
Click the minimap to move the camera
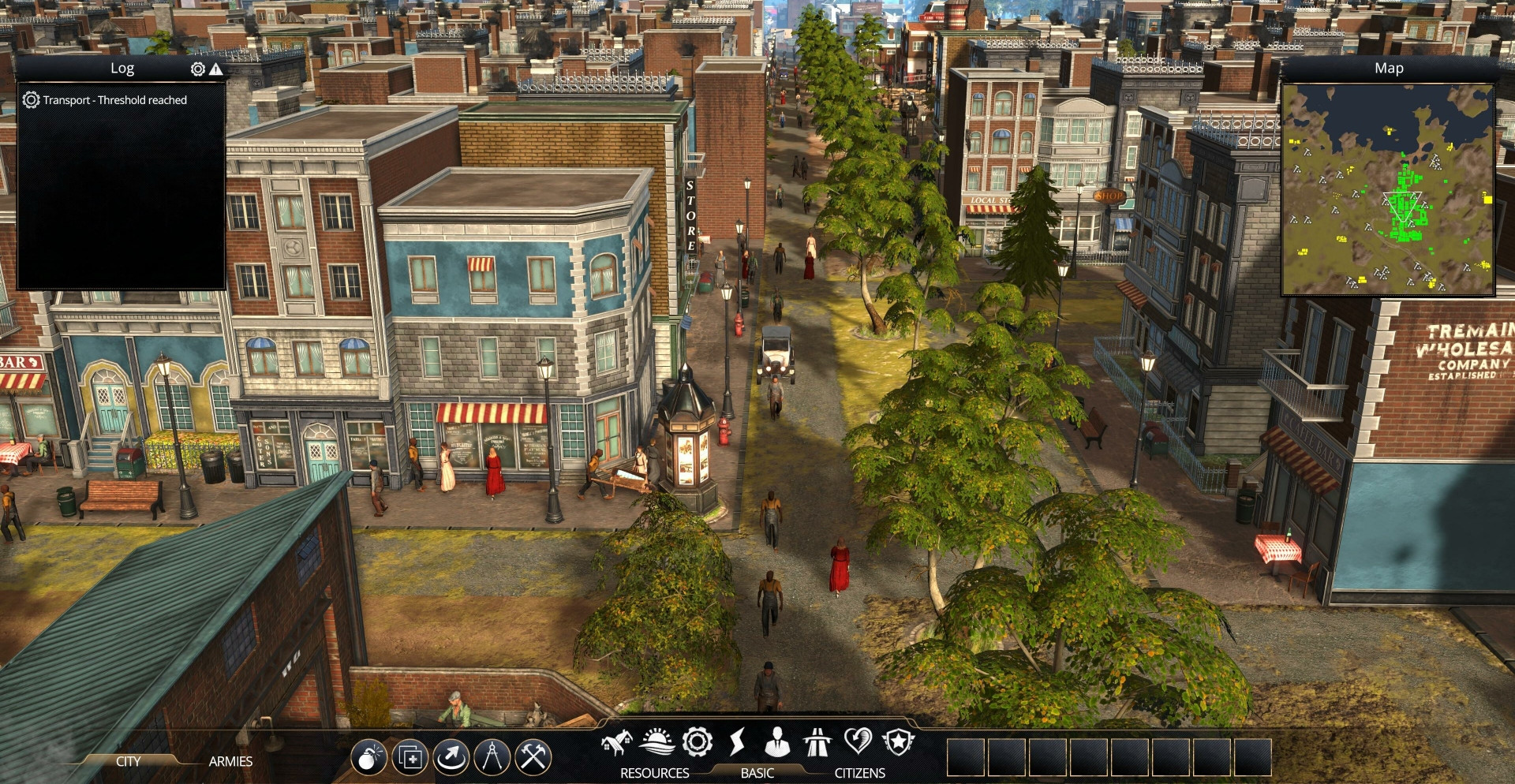[1388, 189]
